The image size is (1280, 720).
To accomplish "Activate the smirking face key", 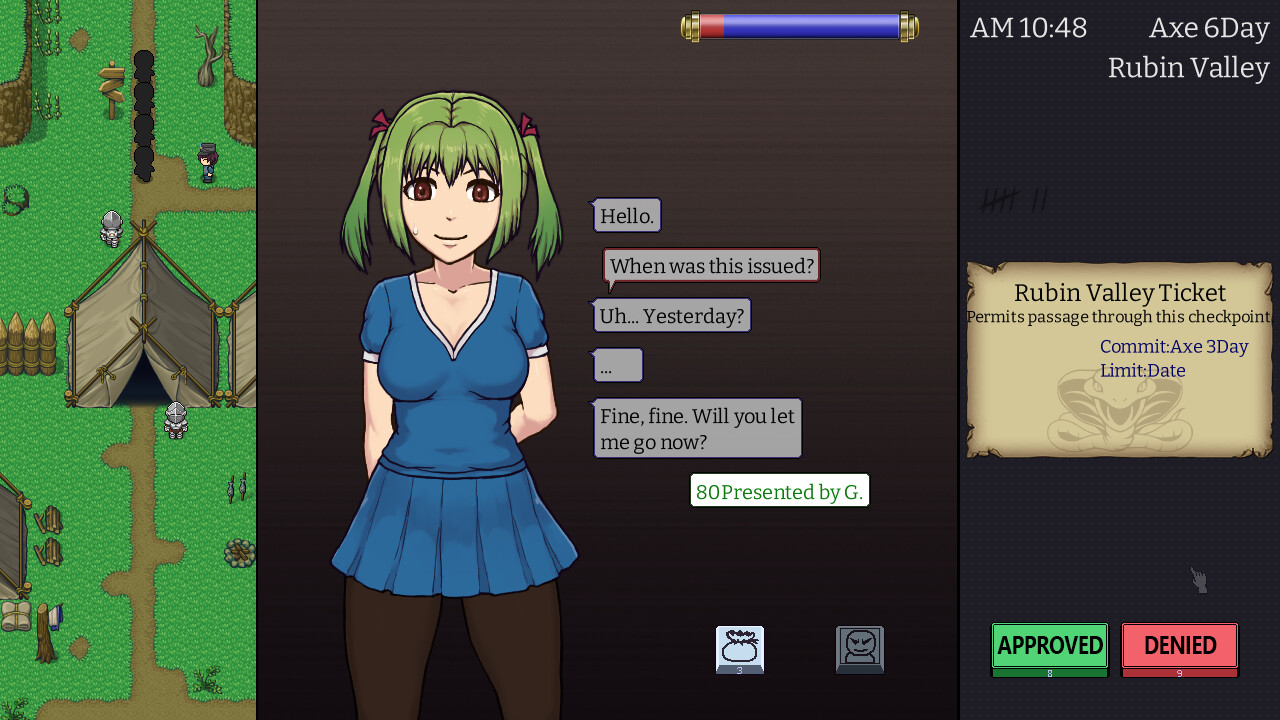I will coord(860,648).
